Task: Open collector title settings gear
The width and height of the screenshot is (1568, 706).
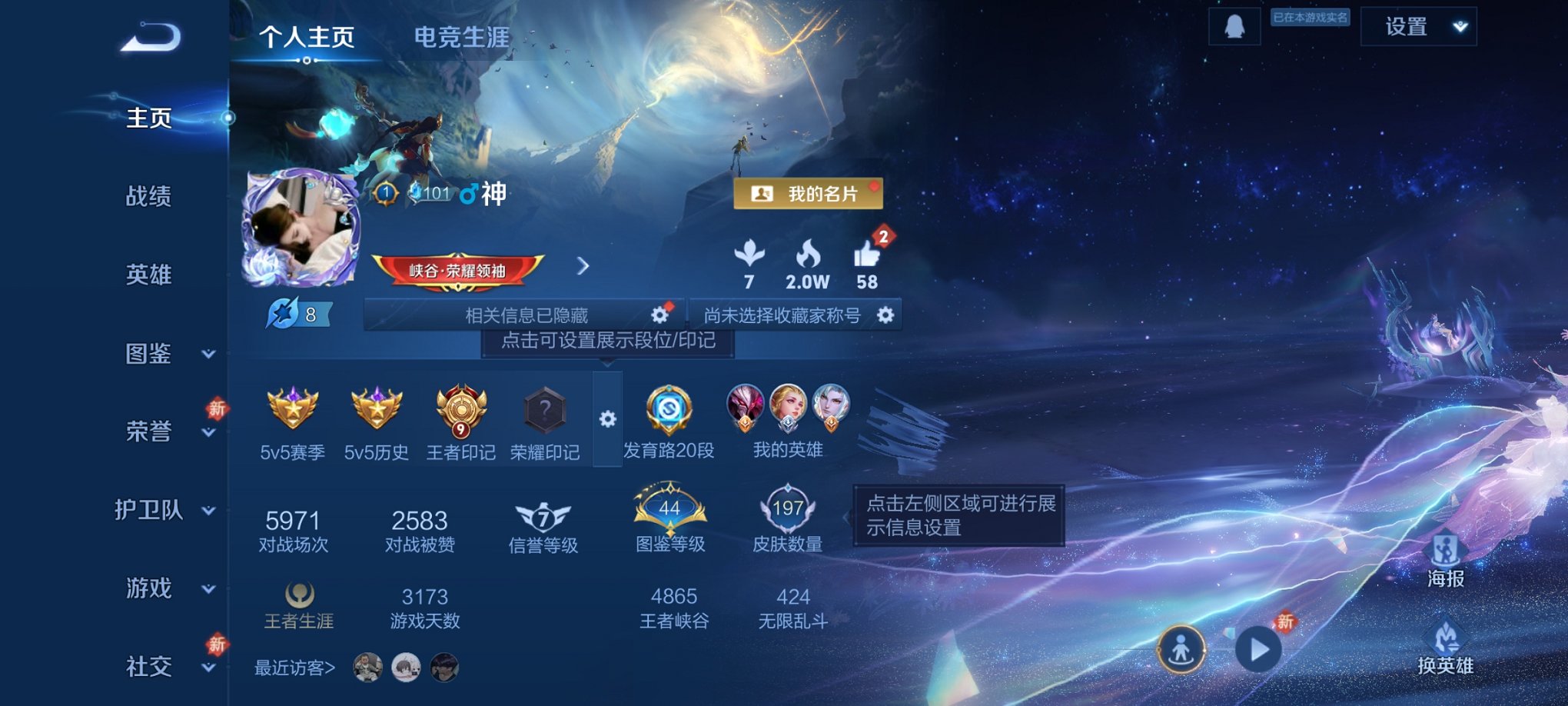Action: [888, 314]
